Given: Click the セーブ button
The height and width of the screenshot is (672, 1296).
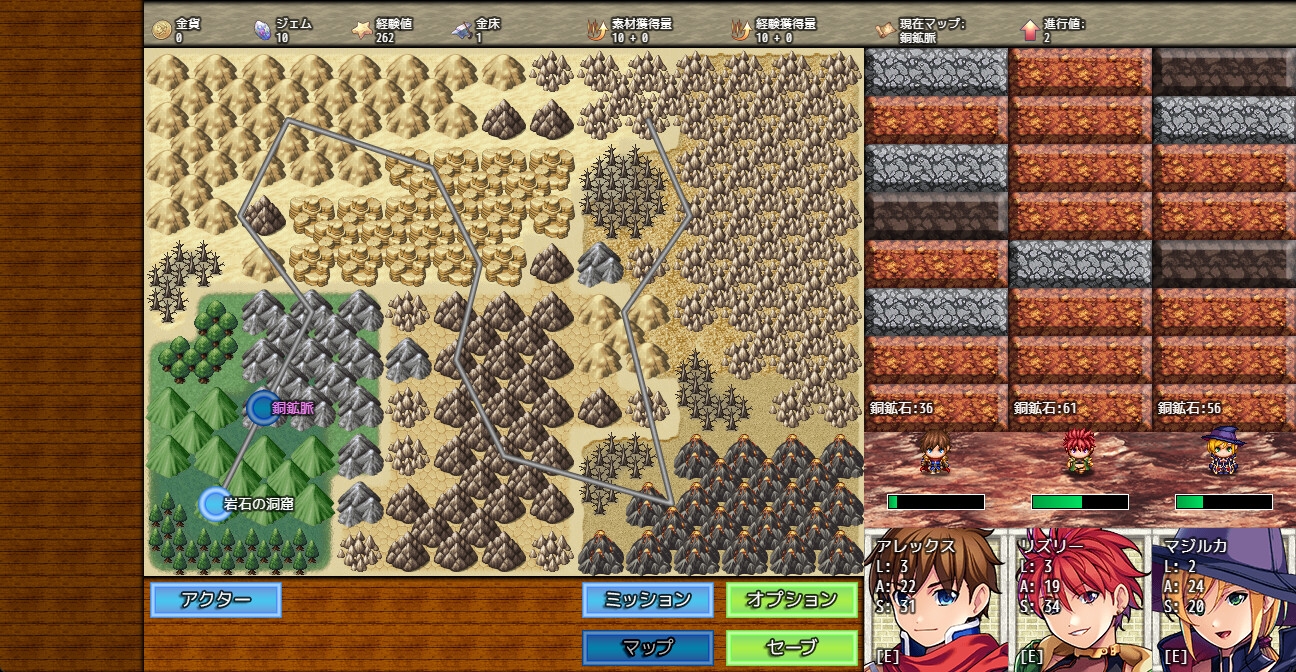Looking at the screenshot, I should pos(792,647).
